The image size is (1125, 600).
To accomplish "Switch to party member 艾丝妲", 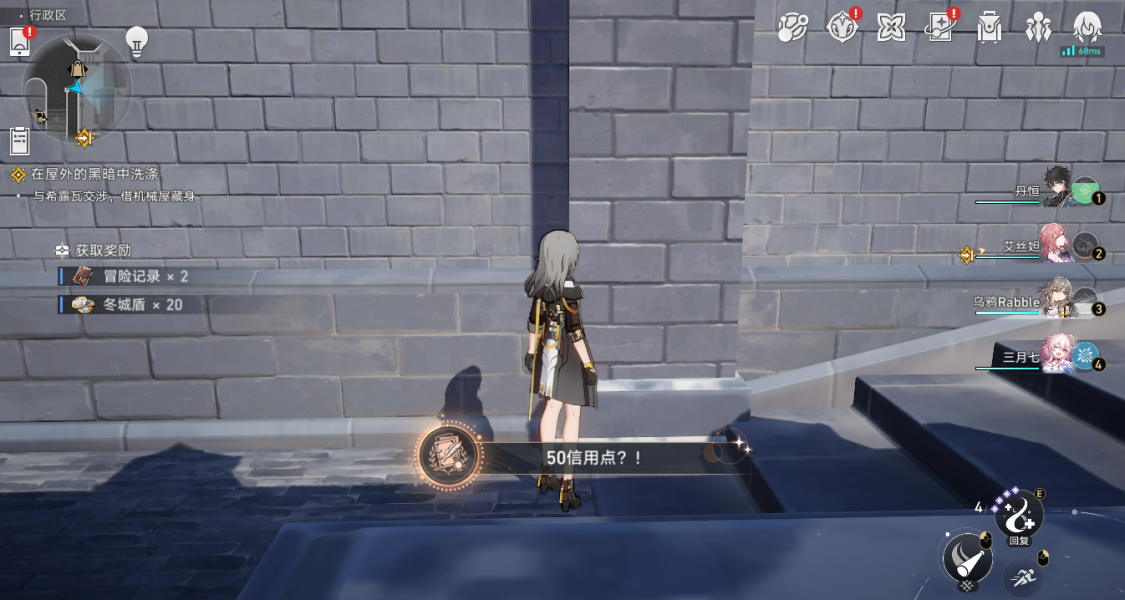I will point(1058,245).
